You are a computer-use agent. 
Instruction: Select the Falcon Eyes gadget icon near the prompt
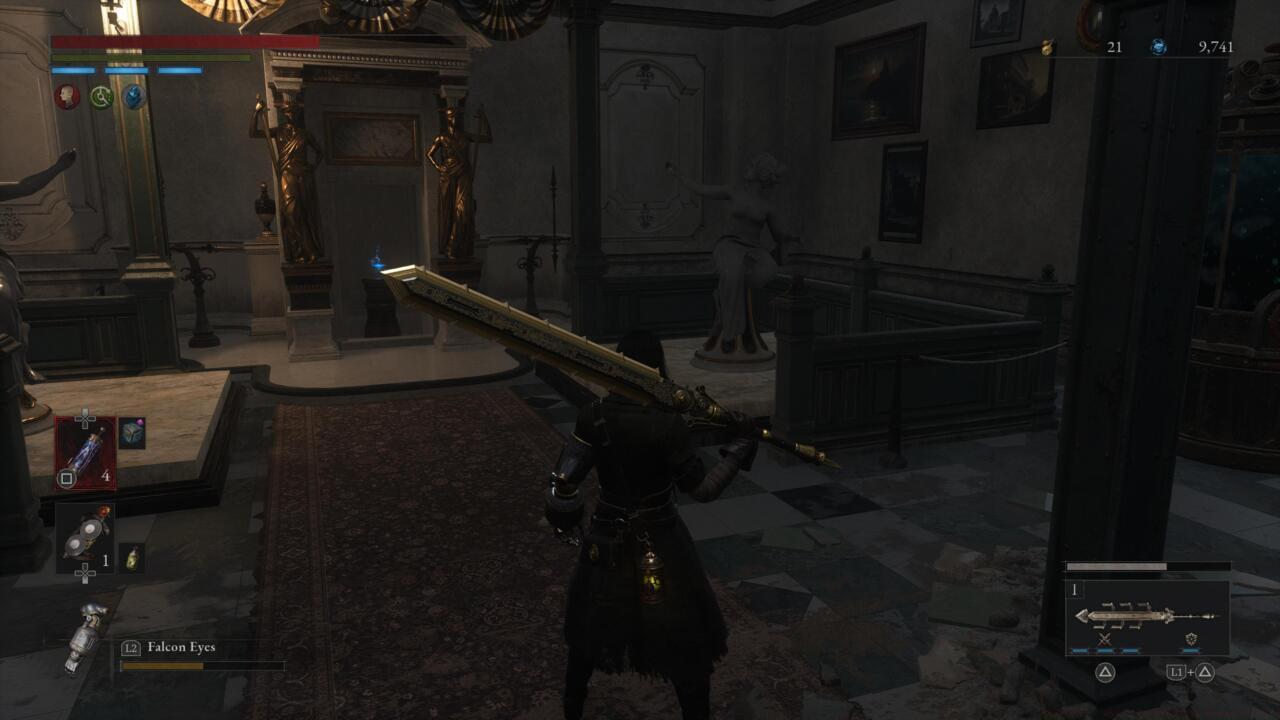click(x=85, y=637)
